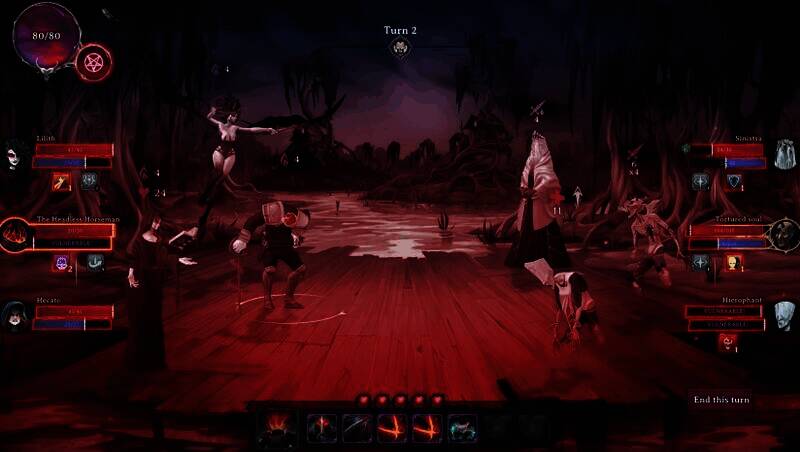Target the Tortured soul portrait
Screen dimensions: 800x452
pos(783,236)
